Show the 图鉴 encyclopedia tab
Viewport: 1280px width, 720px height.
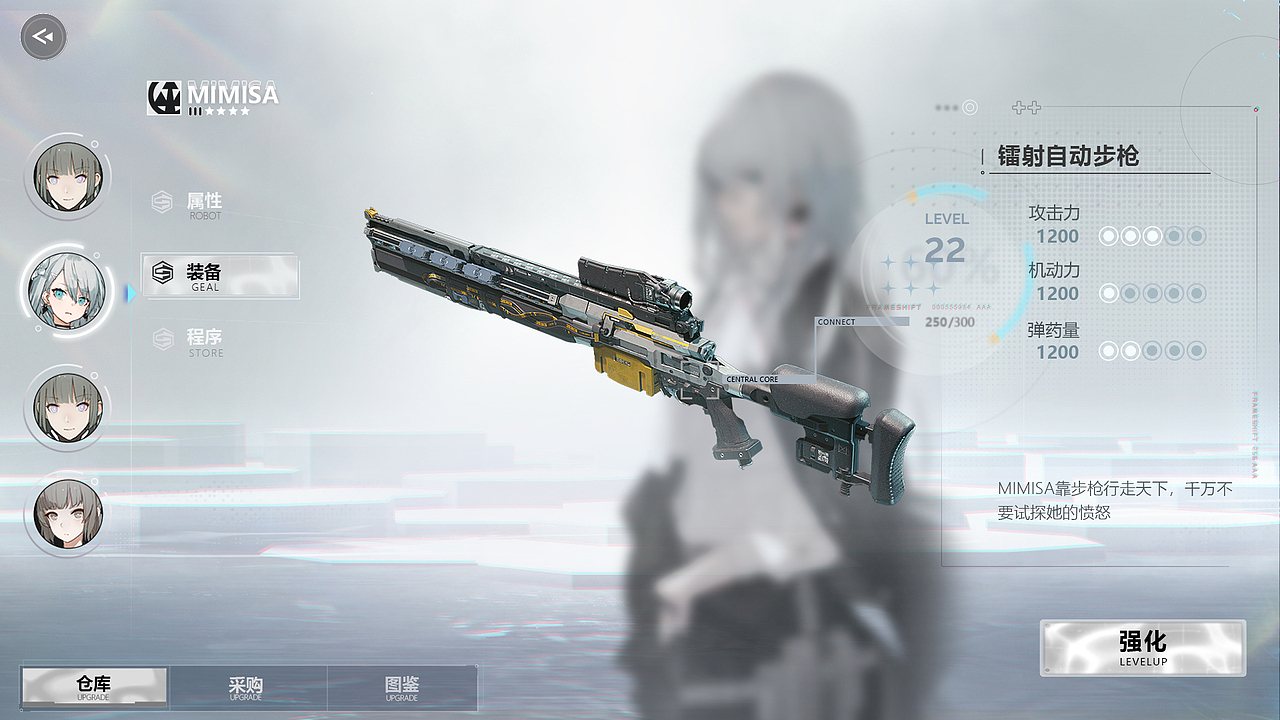[402, 687]
